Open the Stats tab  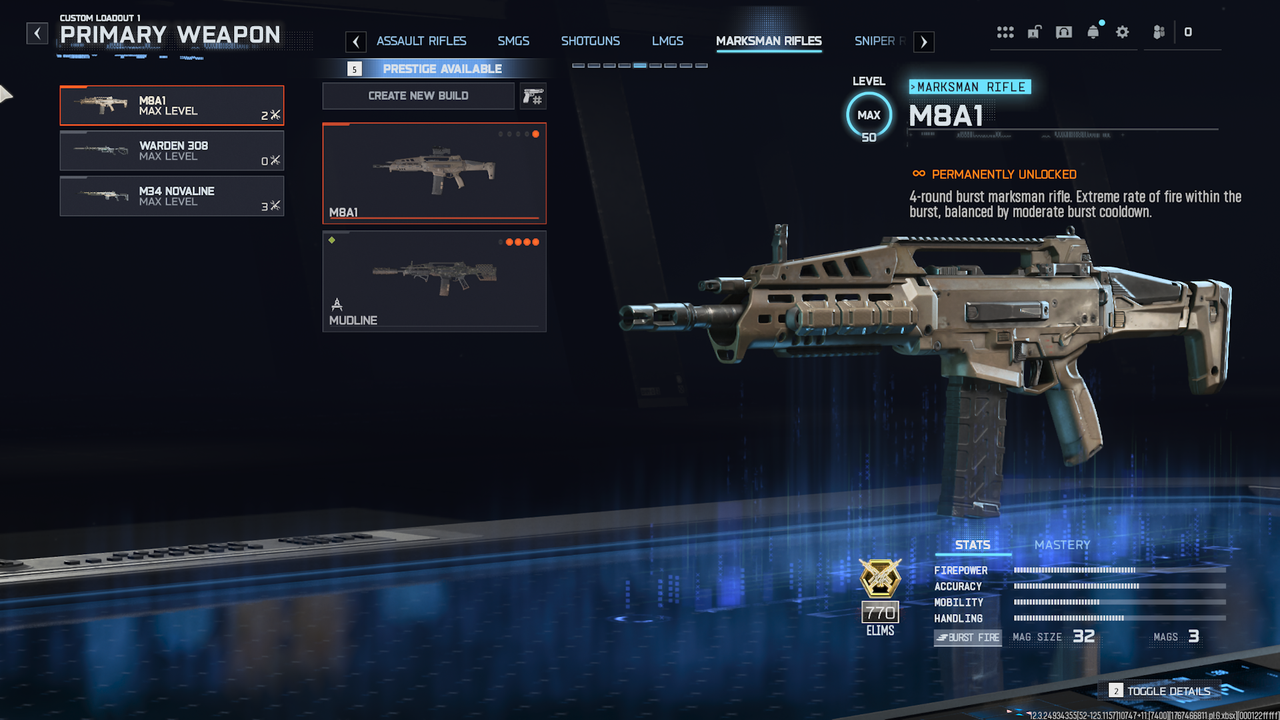point(972,545)
